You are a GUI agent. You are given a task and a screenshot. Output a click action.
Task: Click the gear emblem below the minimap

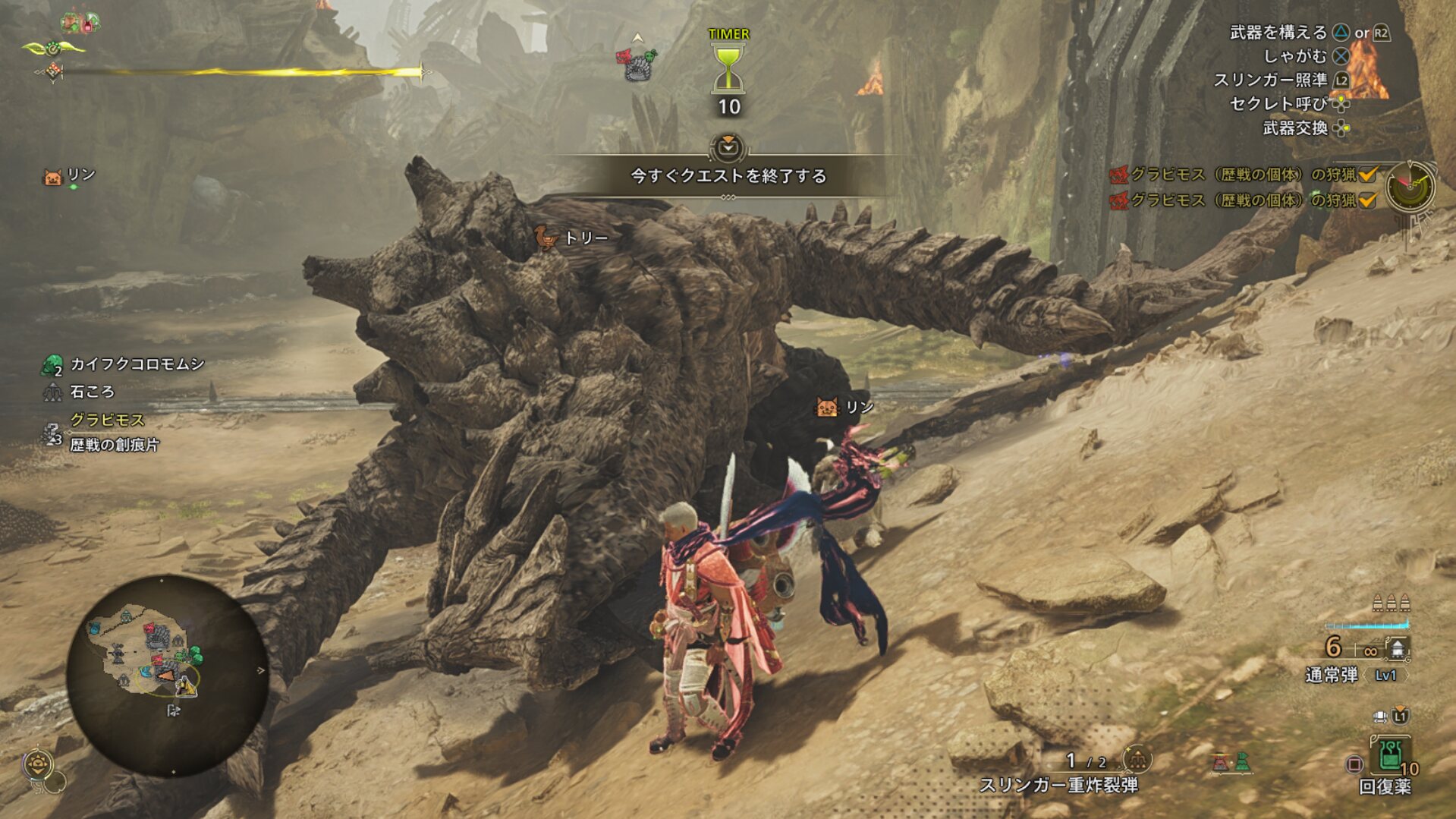[x=38, y=764]
